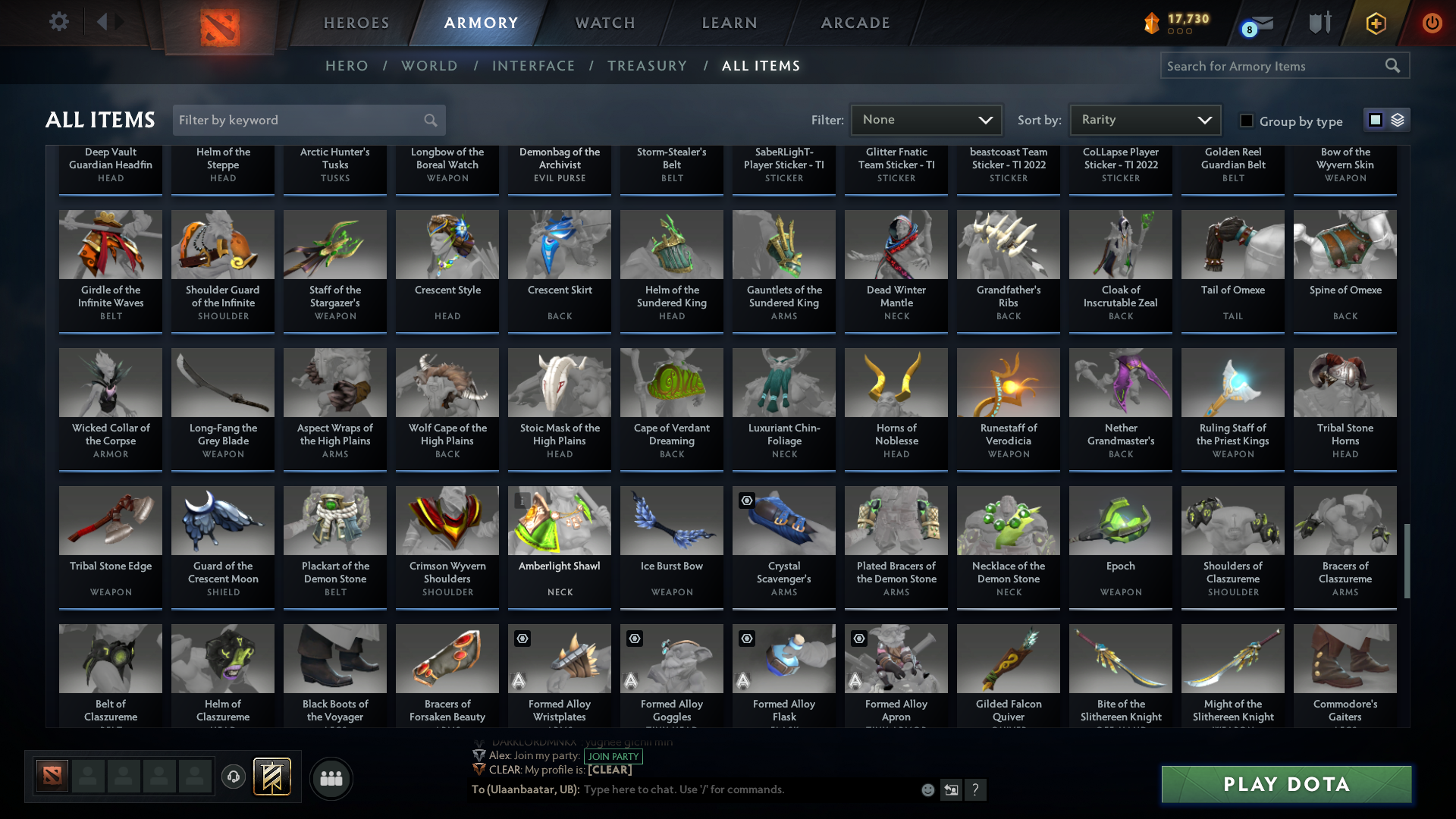The width and height of the screenshot is (1456, 819).
Task: Click the power icon to exit
Action: (x=1432, y=23)
